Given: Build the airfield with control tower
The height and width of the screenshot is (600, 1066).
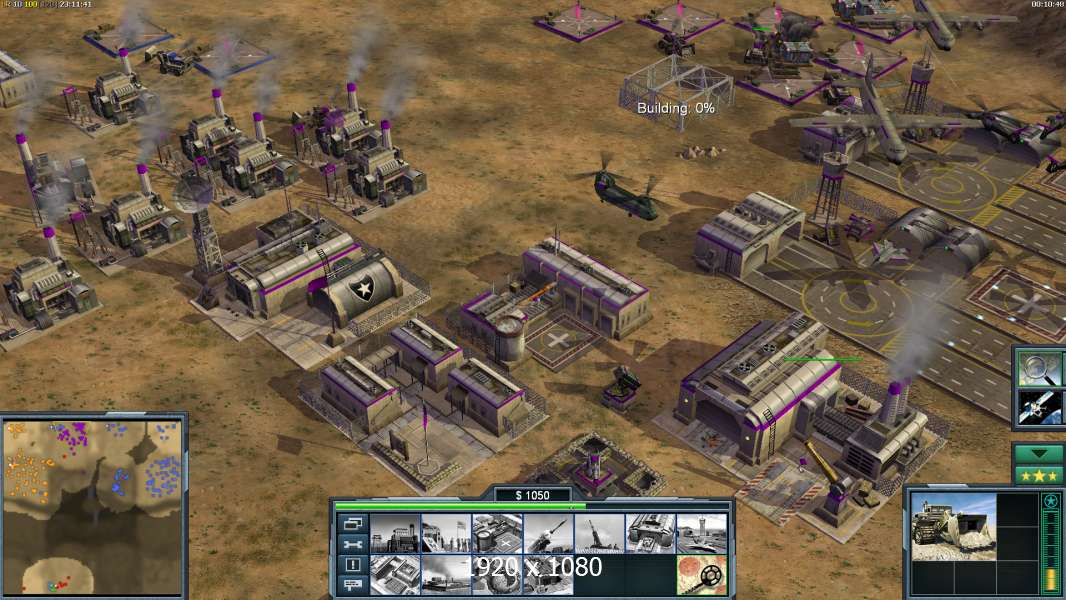Looking at the screenshot, I should point(701,533).
